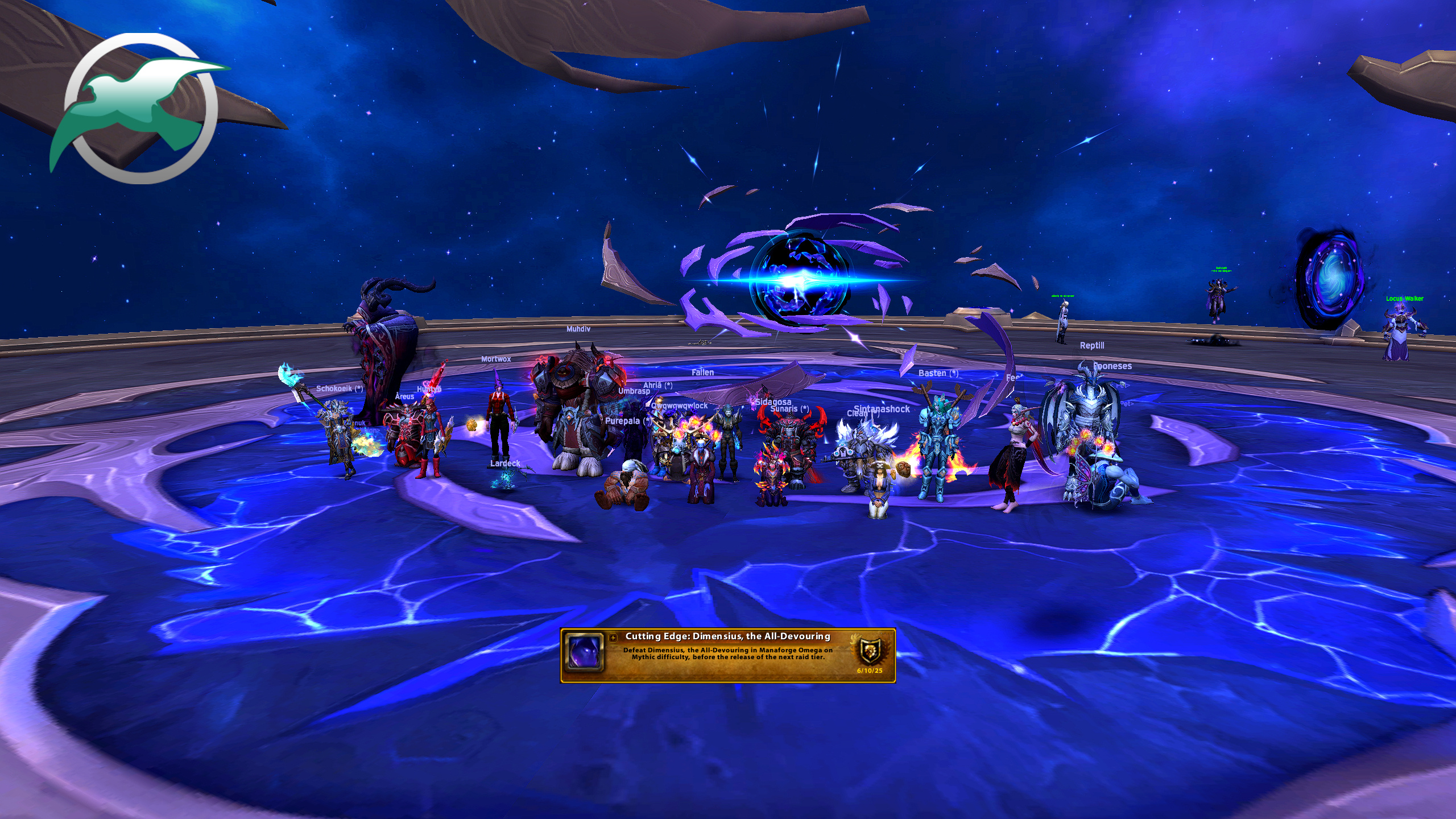Click the plus expander on the achievement banner
Screen dimensions: 1456x819
[x=613, y=638]
